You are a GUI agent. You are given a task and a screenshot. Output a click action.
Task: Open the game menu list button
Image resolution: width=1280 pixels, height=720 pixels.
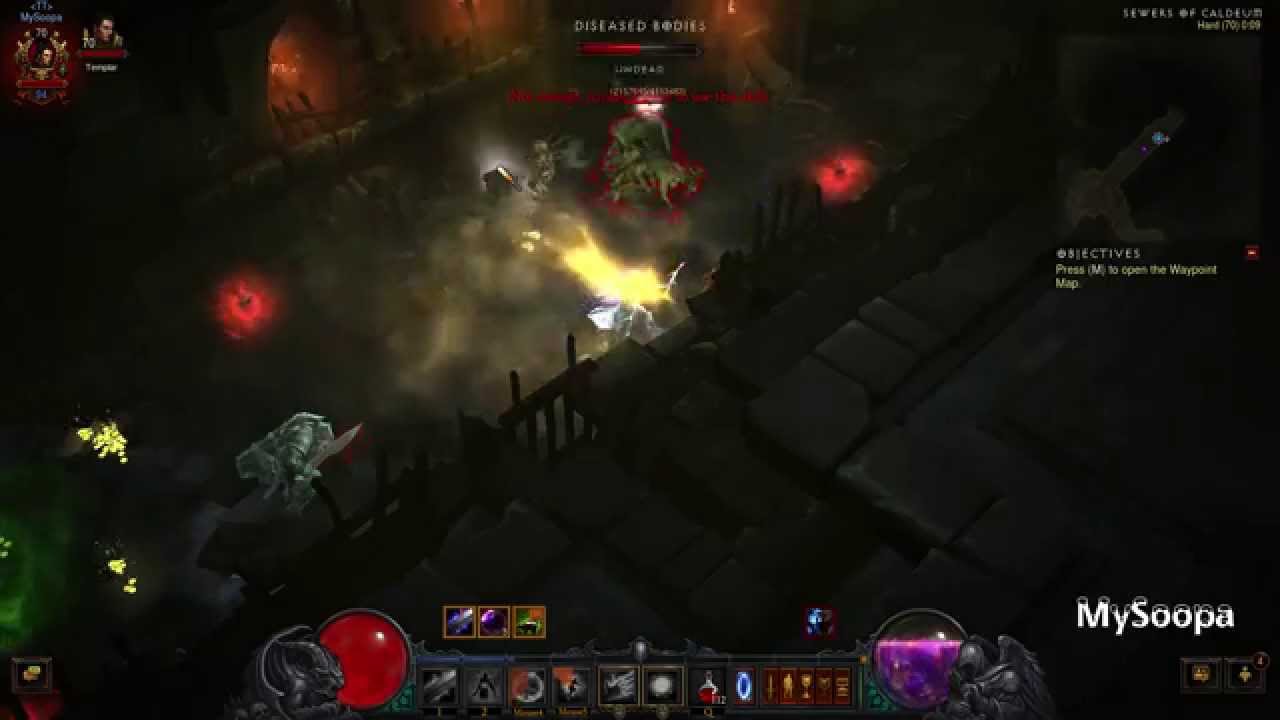point(843,686)
